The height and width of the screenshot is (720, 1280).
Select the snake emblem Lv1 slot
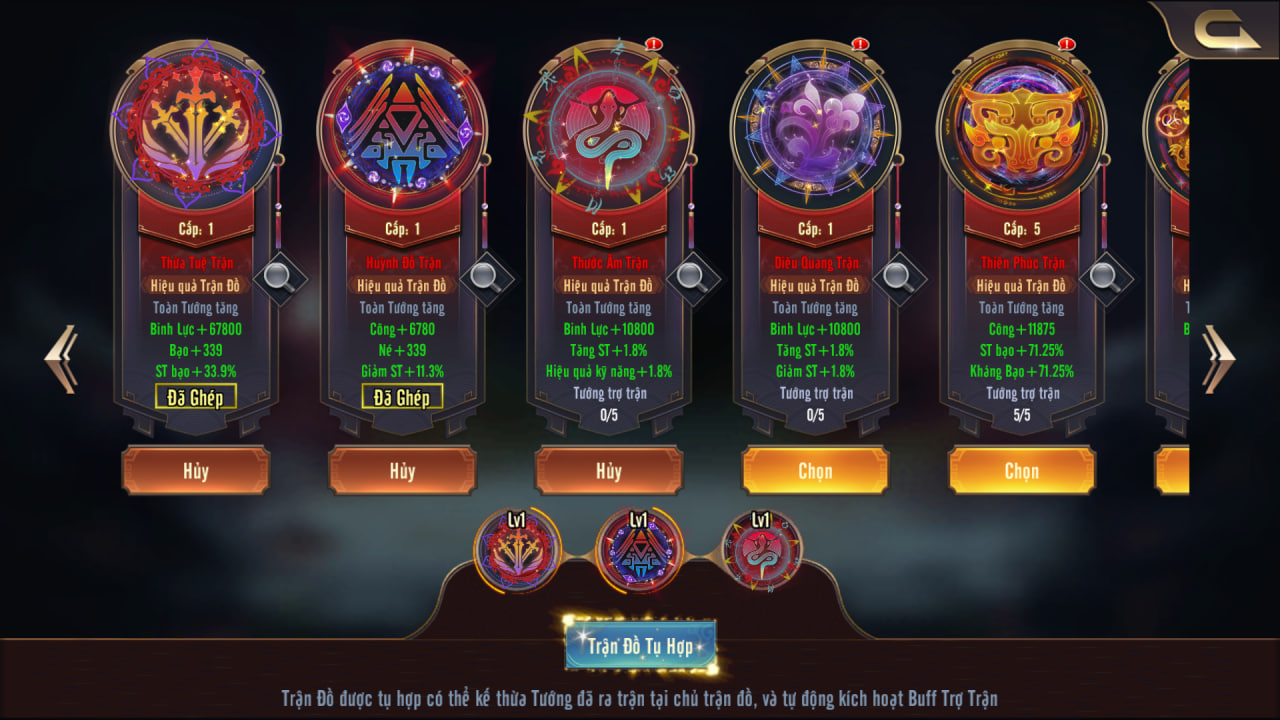point(761,550)
